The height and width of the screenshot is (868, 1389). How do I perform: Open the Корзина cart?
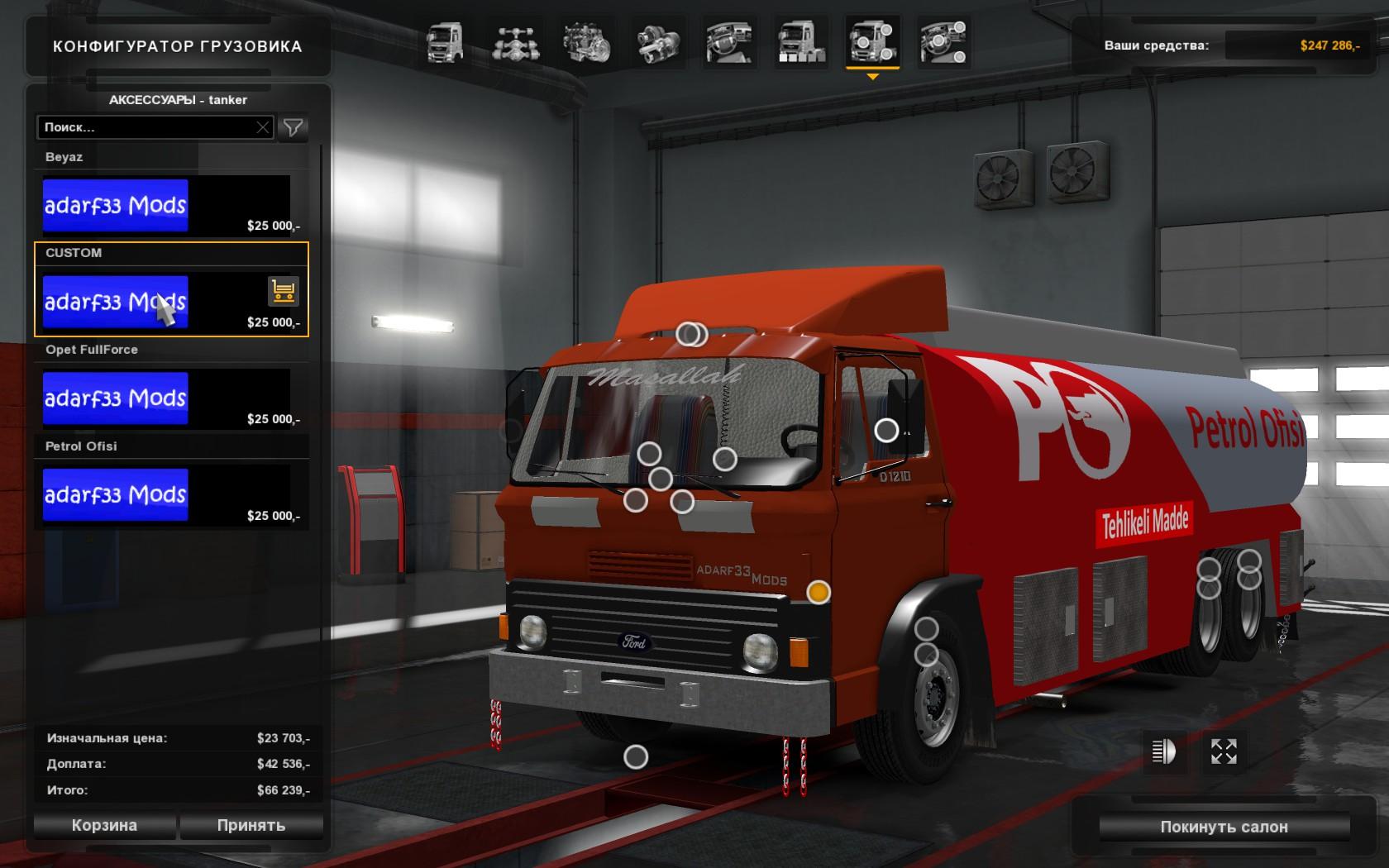104,825
